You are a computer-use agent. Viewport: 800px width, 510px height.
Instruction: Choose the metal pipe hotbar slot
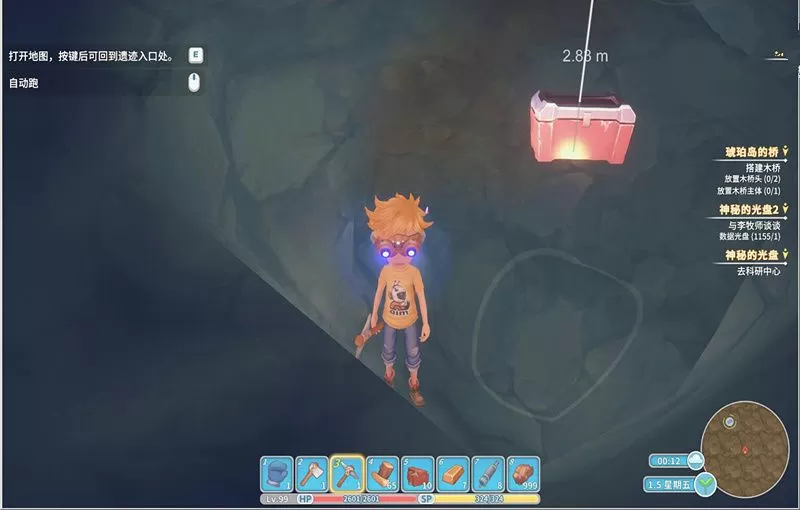[488, 473]
